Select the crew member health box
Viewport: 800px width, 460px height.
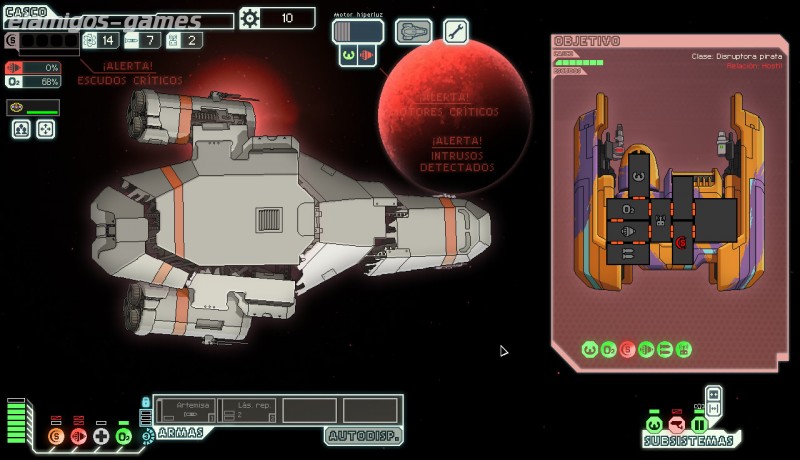click(x=33, y=108)
